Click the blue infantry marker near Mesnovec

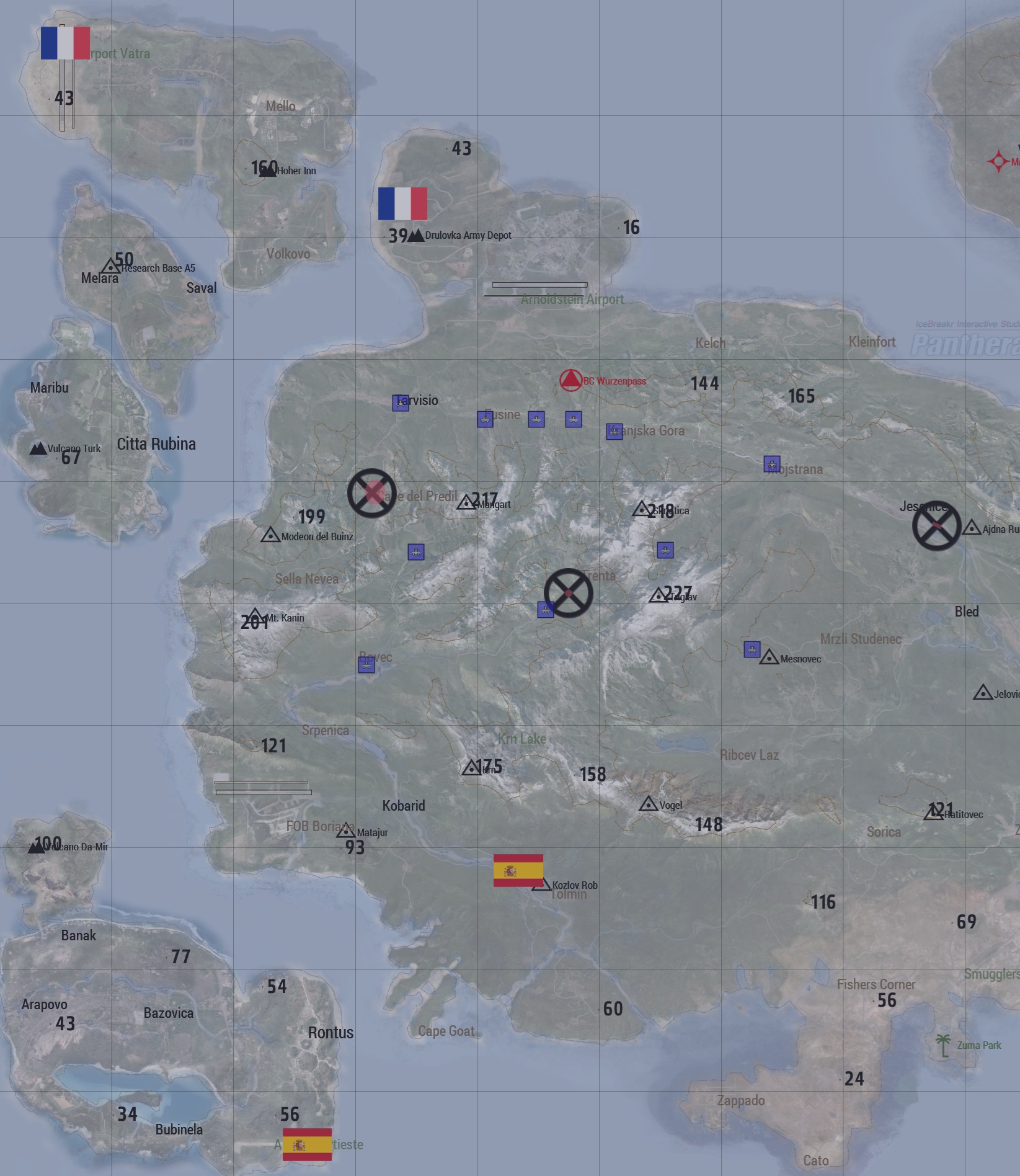[x=752, y=649]
